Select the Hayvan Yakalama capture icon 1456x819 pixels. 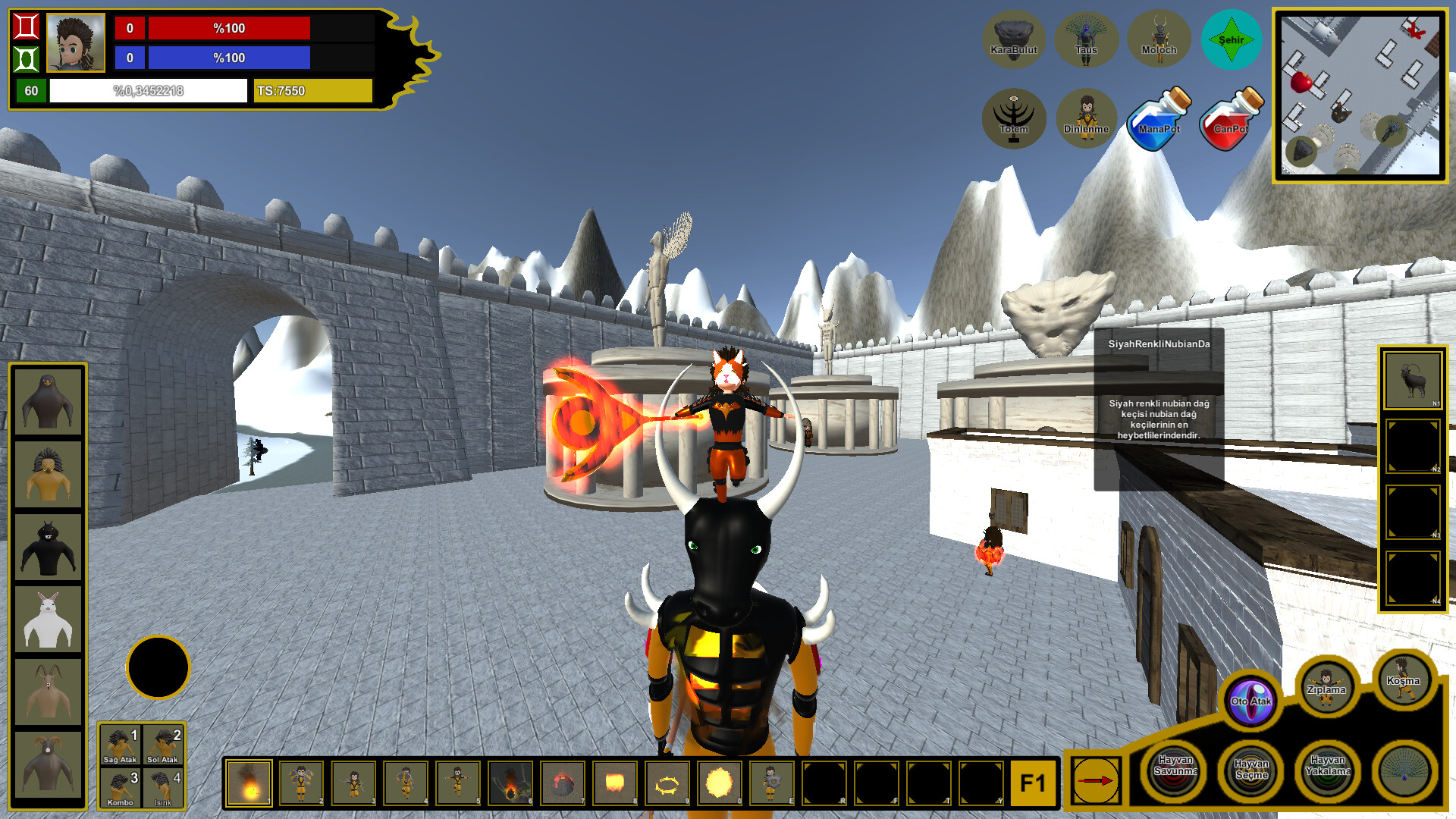tap(1329, 770)
